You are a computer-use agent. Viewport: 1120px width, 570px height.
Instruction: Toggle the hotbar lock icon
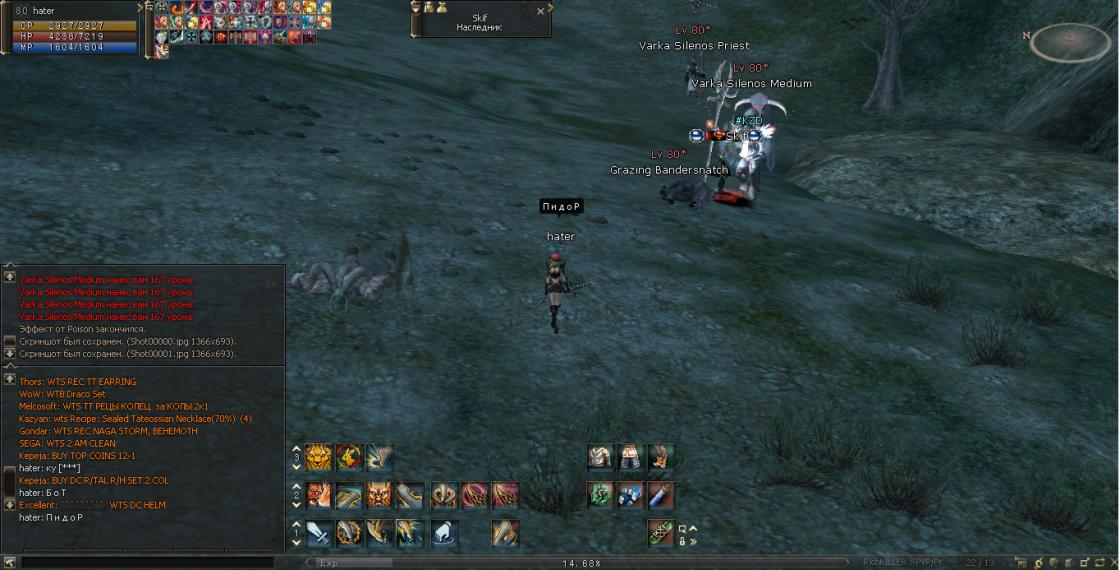click(x=682, y=542)
